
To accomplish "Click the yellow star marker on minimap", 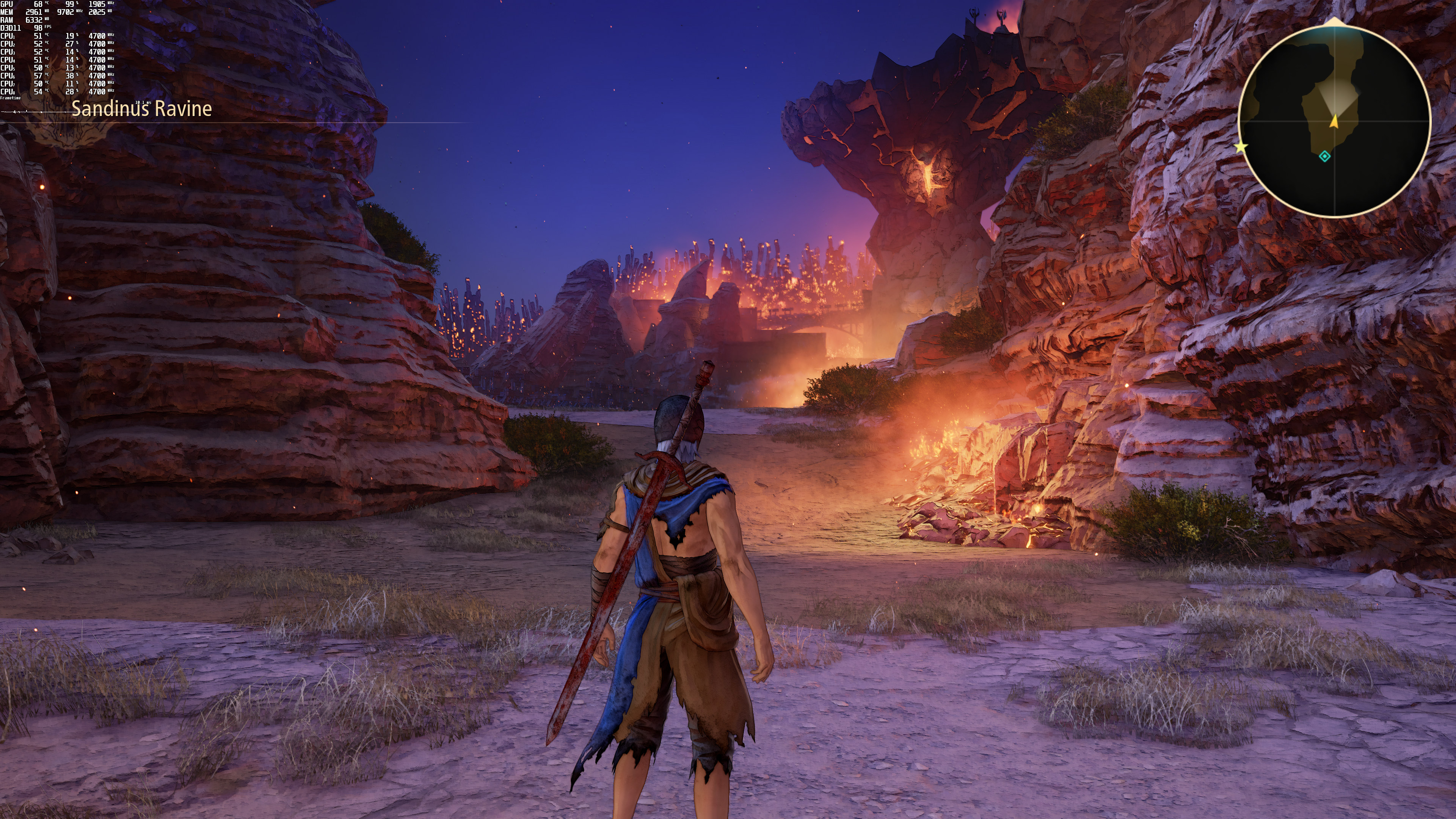I will (1241, 147).
